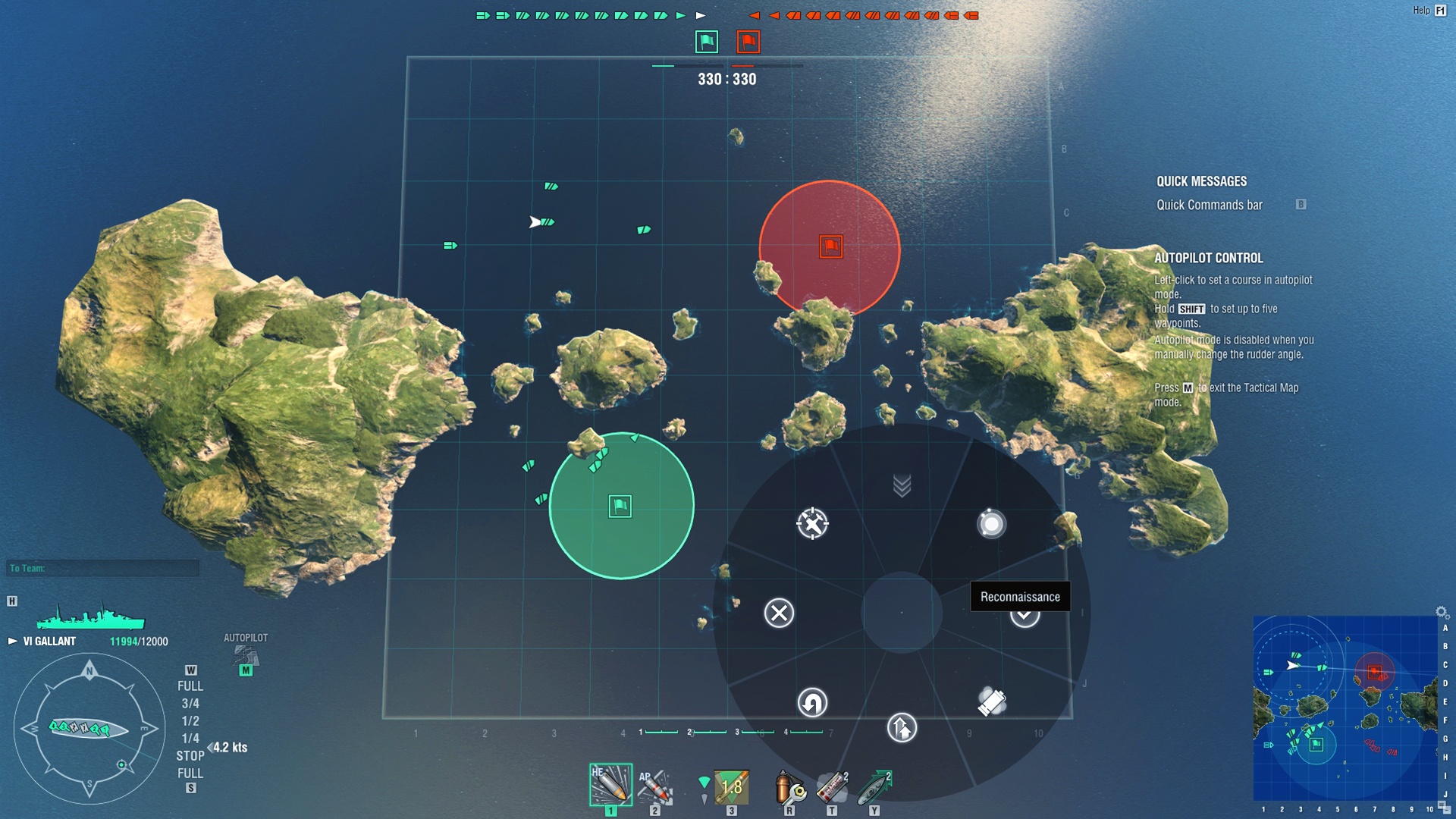Image resolution: width=1456 pixels, height=819 pixels.
Task: Focus the To Team chat input
Action: point(103,568)
